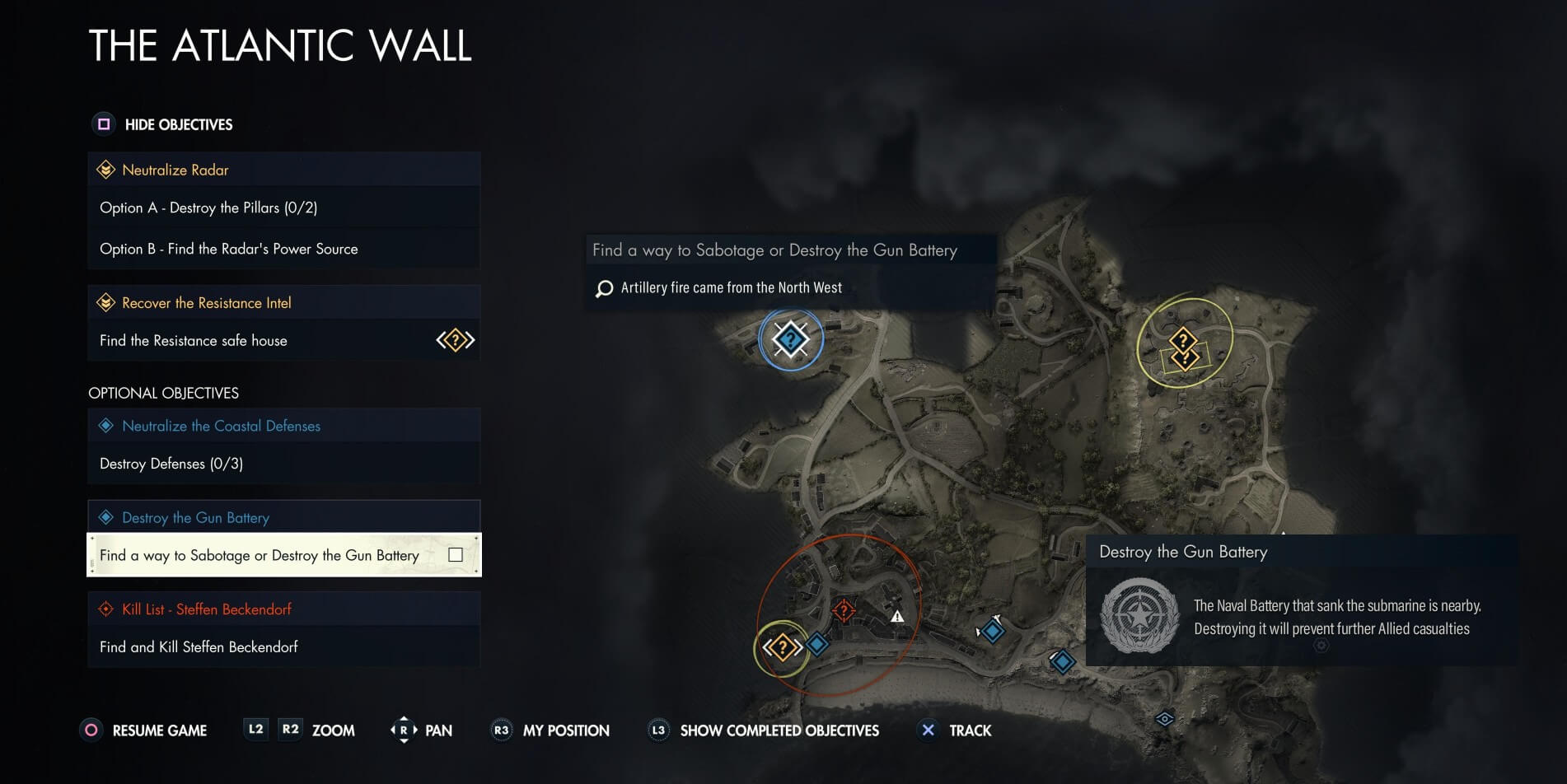The height and width of the screenshot is (784, 1567).
Task: Click the Track option
Action: (970, 730)
